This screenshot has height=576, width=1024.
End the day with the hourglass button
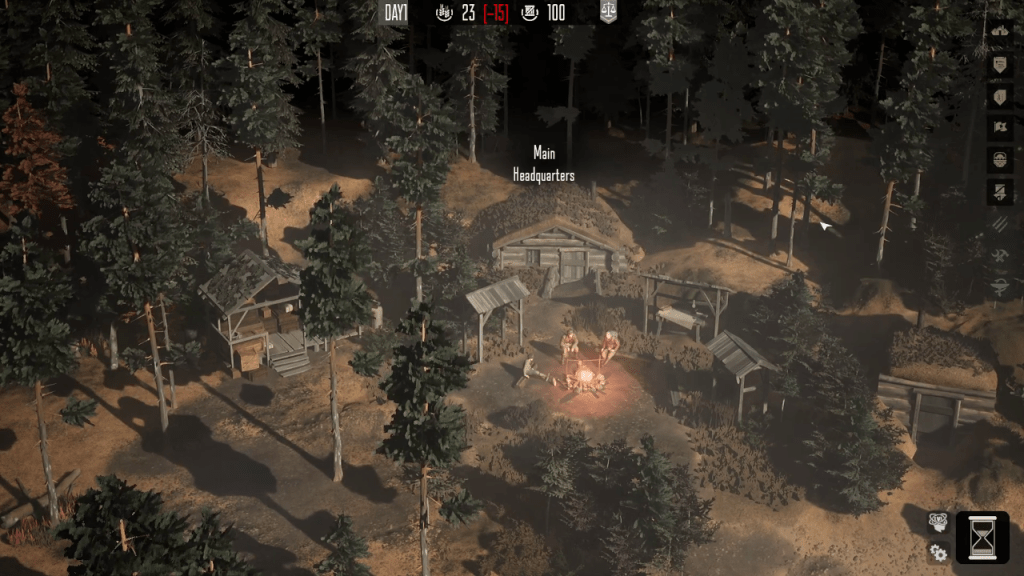coord(982,537)
